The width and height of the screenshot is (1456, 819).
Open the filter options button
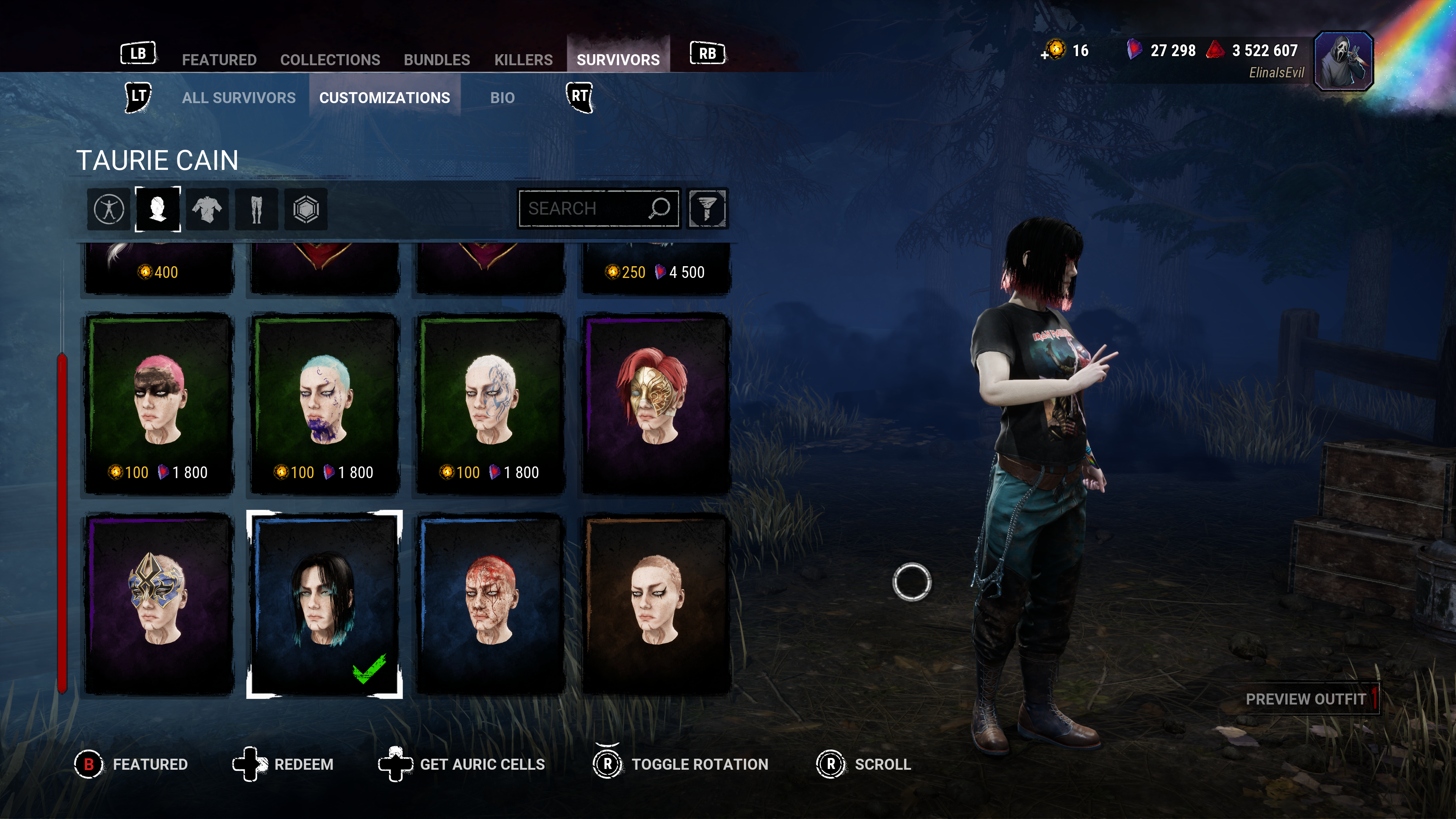(706, 209)
